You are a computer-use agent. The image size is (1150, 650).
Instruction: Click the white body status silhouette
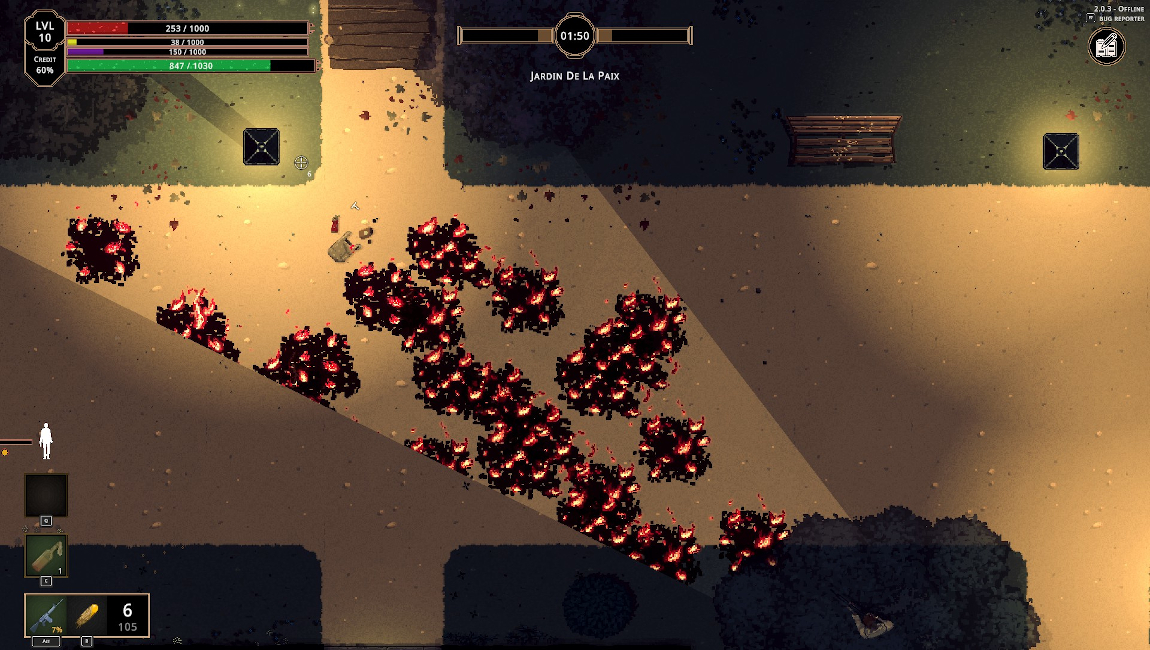pos(46,440)
